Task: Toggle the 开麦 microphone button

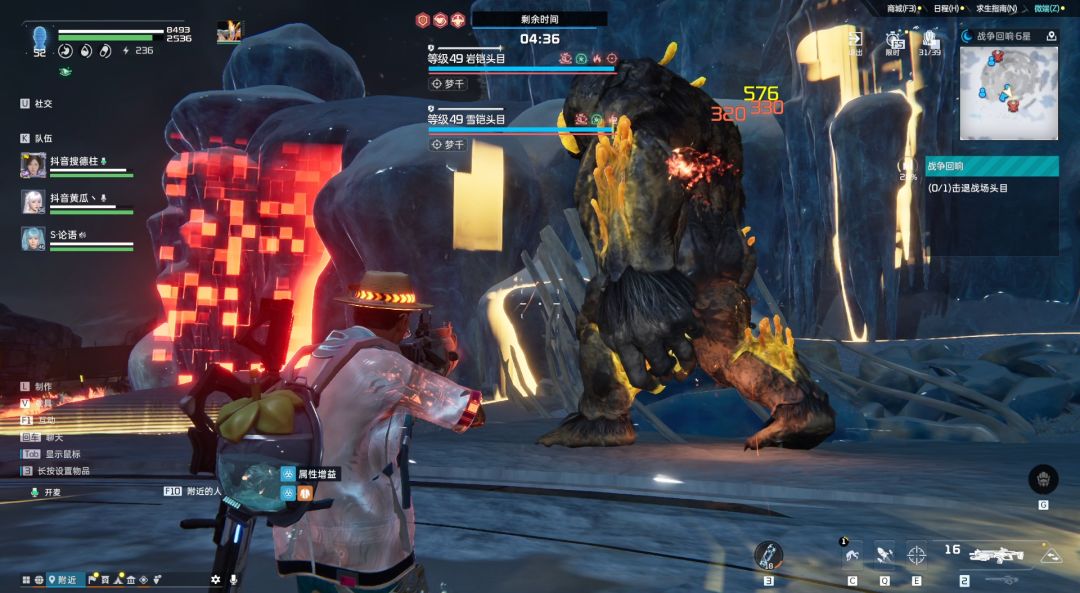Action: pyautogui.click(x=46, y=492)
